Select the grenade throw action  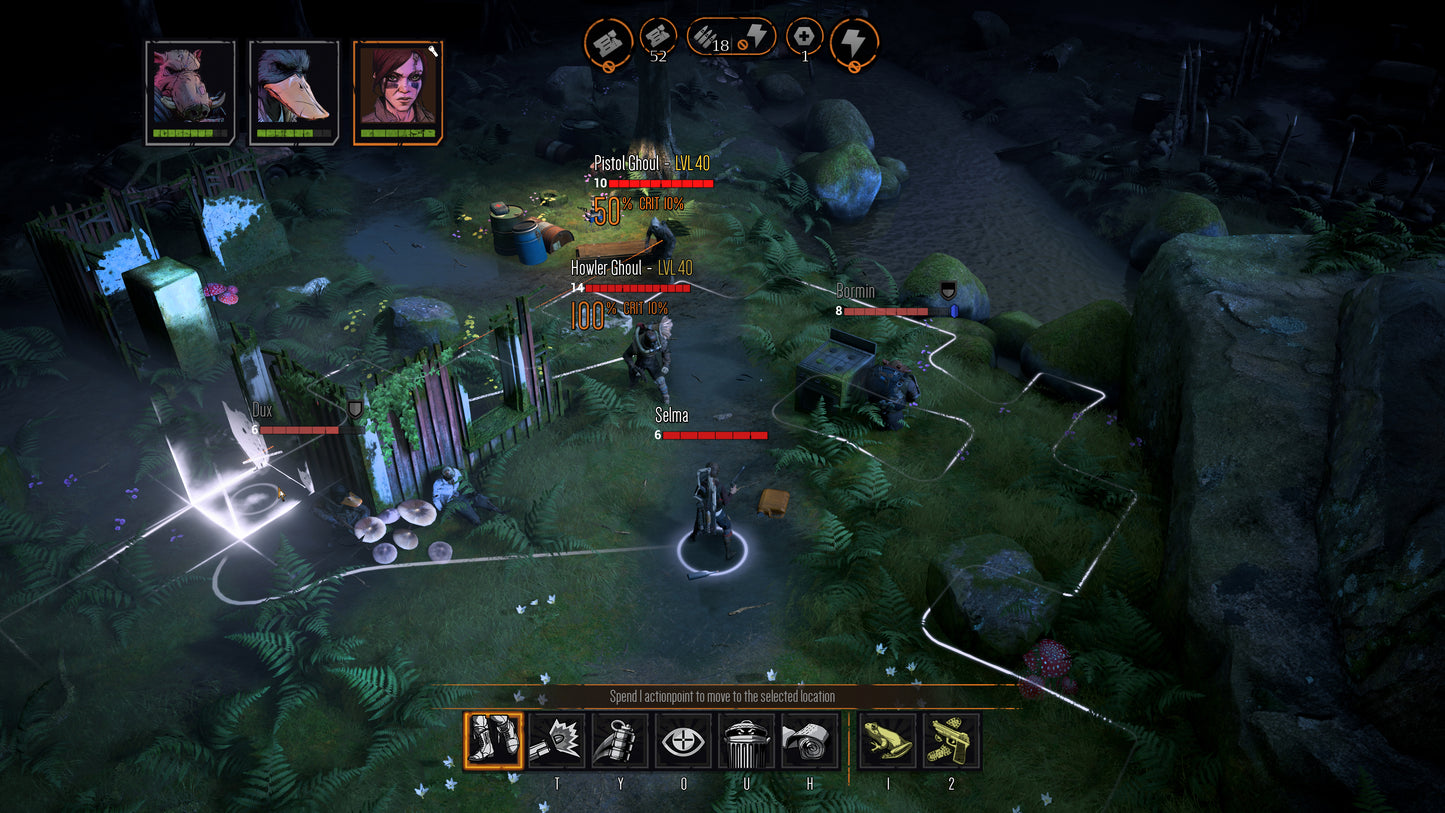[620, 740]
